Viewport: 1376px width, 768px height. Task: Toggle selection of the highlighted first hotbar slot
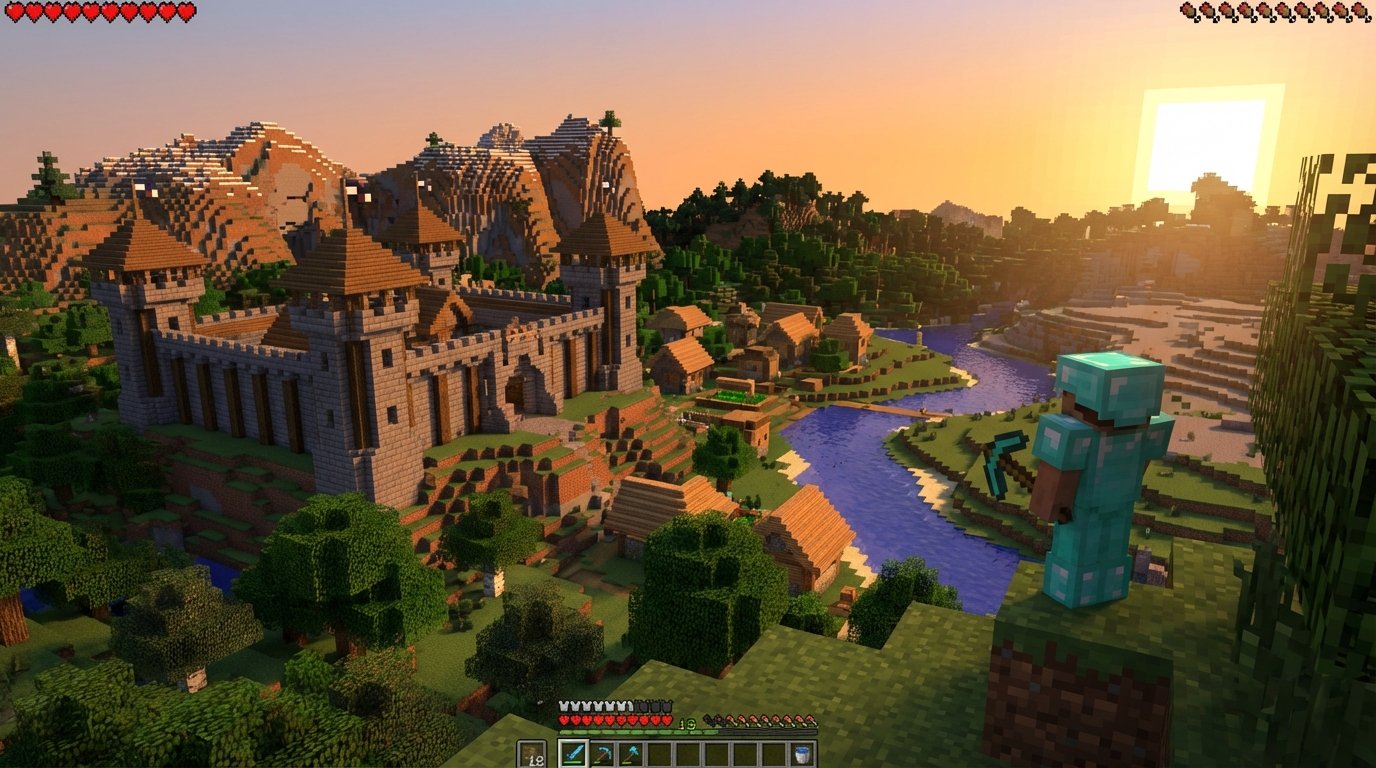point(574,753)
